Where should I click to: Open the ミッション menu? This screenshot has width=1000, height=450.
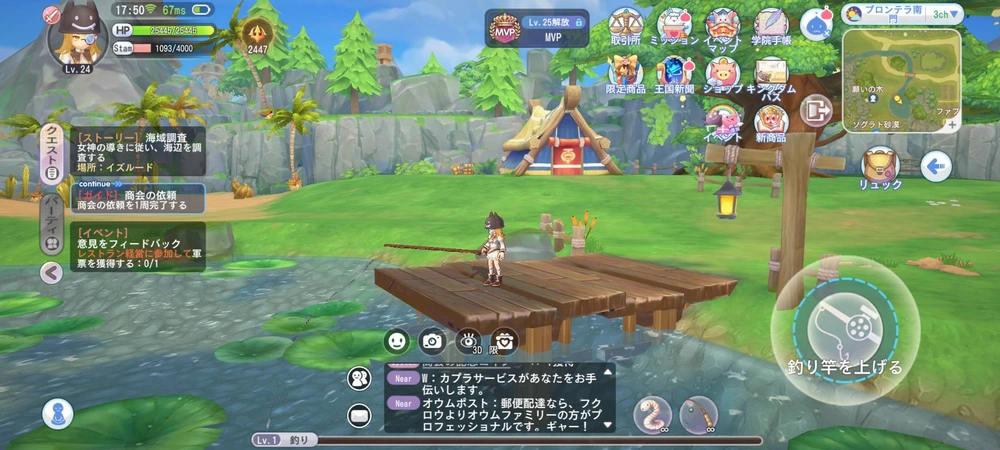pos(675,25)
